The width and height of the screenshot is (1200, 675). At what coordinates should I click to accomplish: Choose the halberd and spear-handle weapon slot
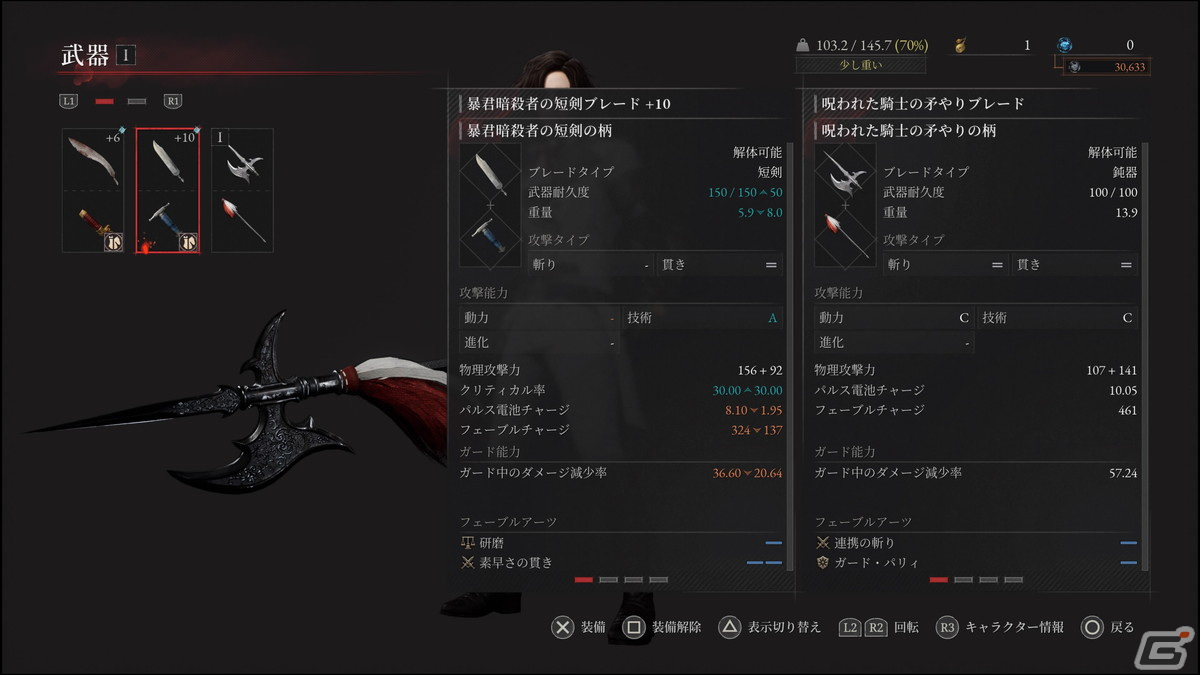click(241, 190)
